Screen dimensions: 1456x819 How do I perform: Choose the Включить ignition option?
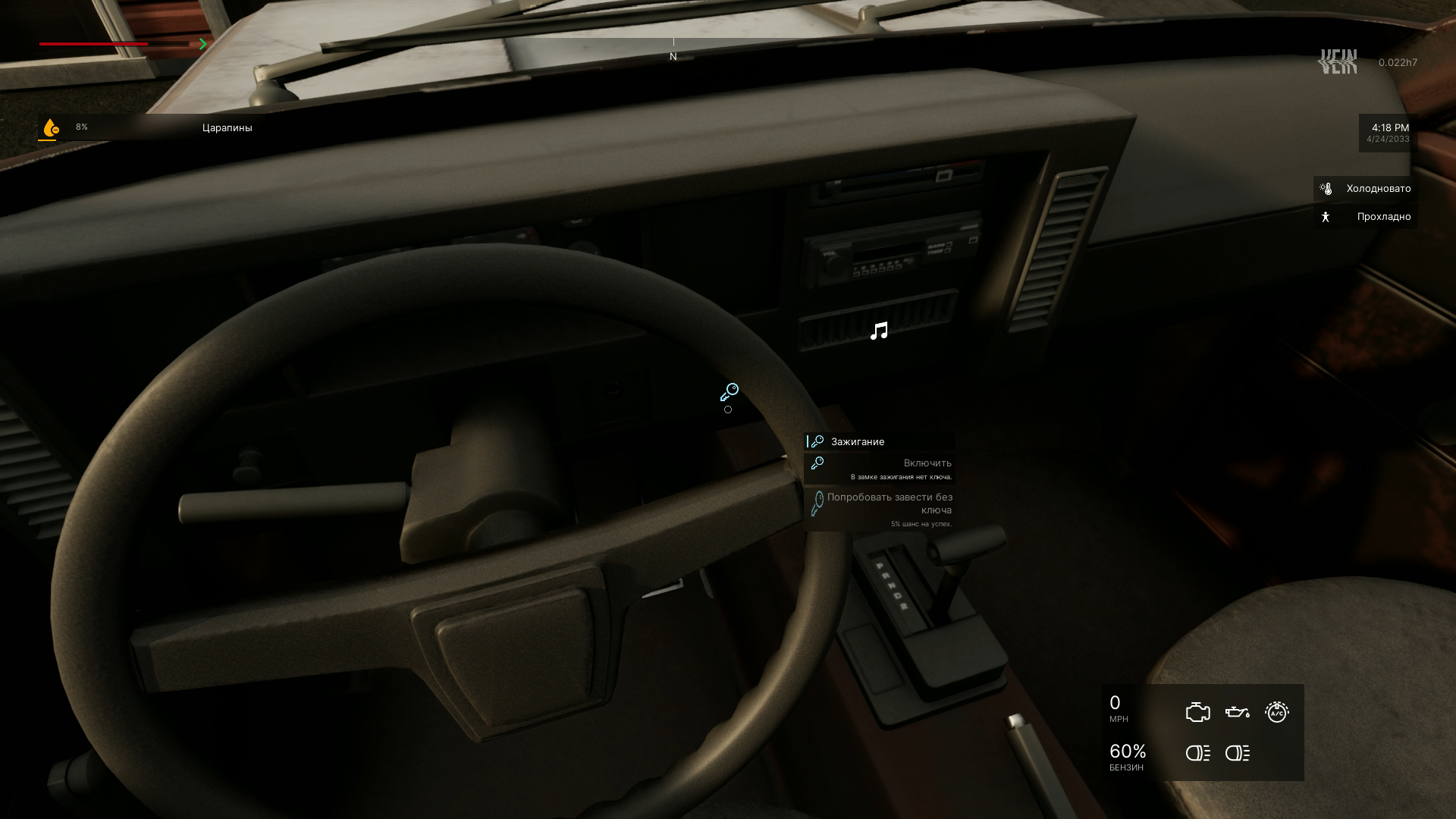click(880, 469)
